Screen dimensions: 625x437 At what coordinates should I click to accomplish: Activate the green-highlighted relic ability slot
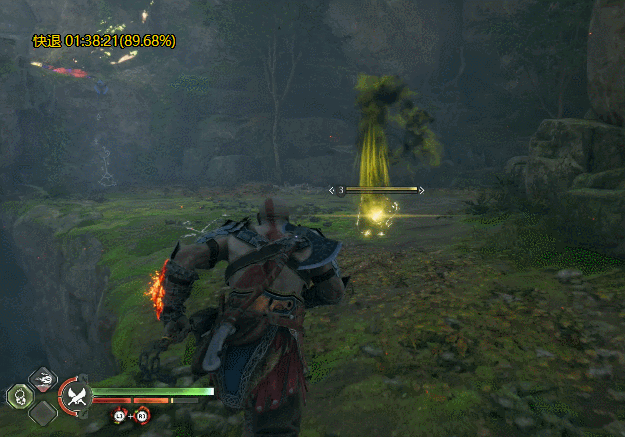20,396
